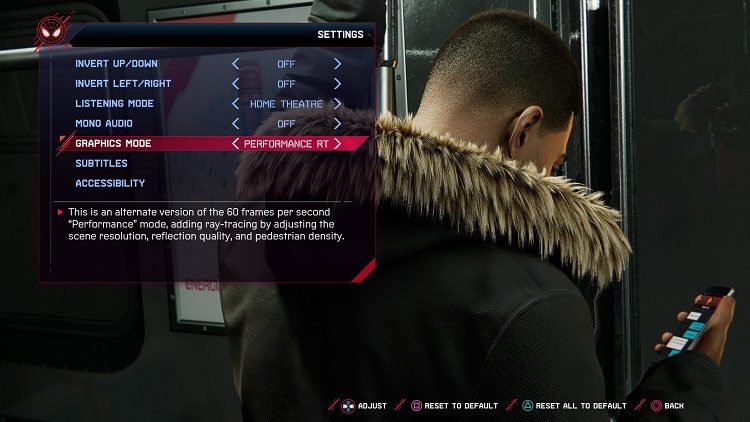This screenshot has width=750, height=422.
Task: Toggle Mono Audio with its right arrow
Action: click(337, 123)
